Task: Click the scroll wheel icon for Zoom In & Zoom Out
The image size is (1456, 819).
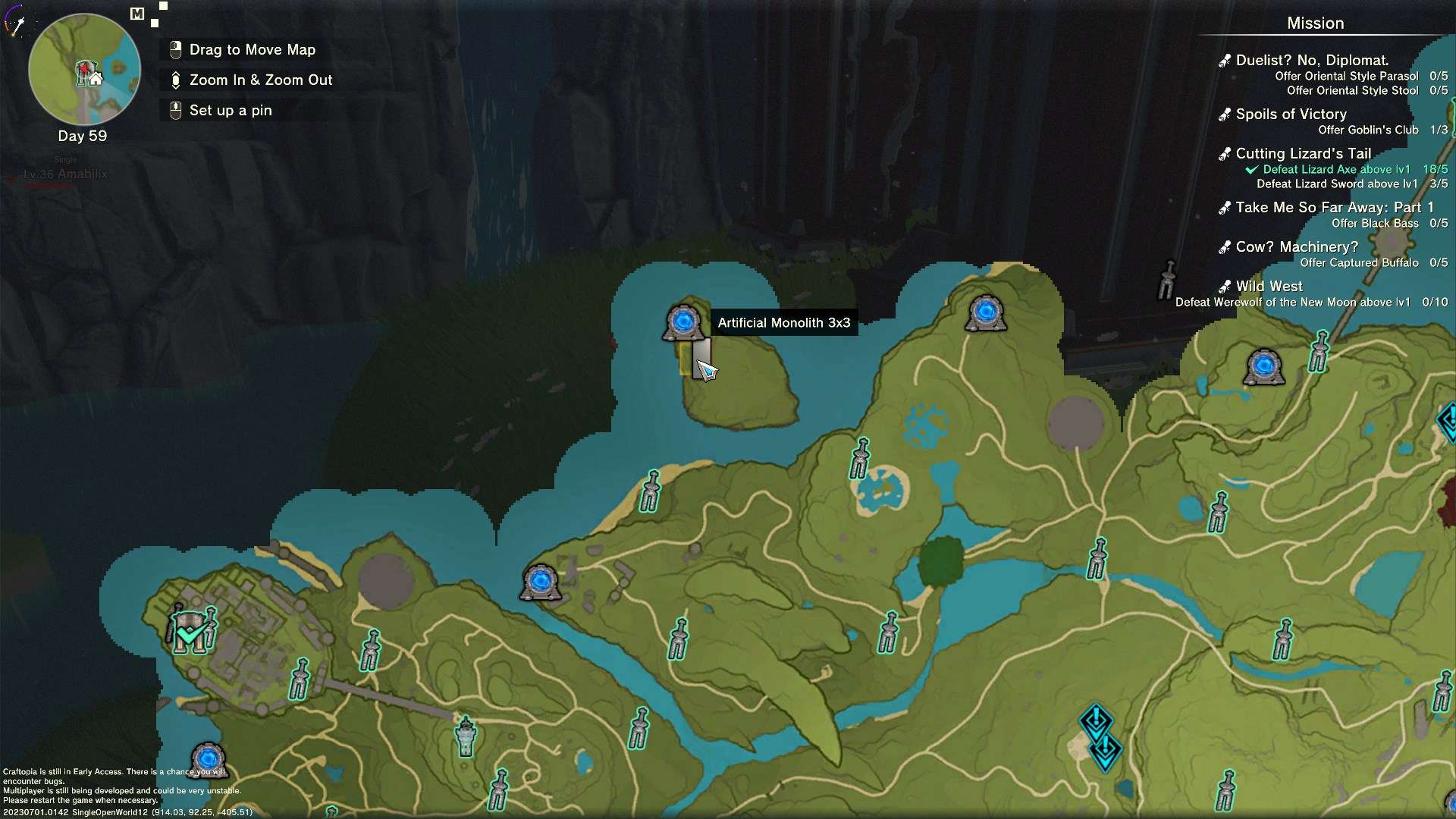Action: [175, 80]
